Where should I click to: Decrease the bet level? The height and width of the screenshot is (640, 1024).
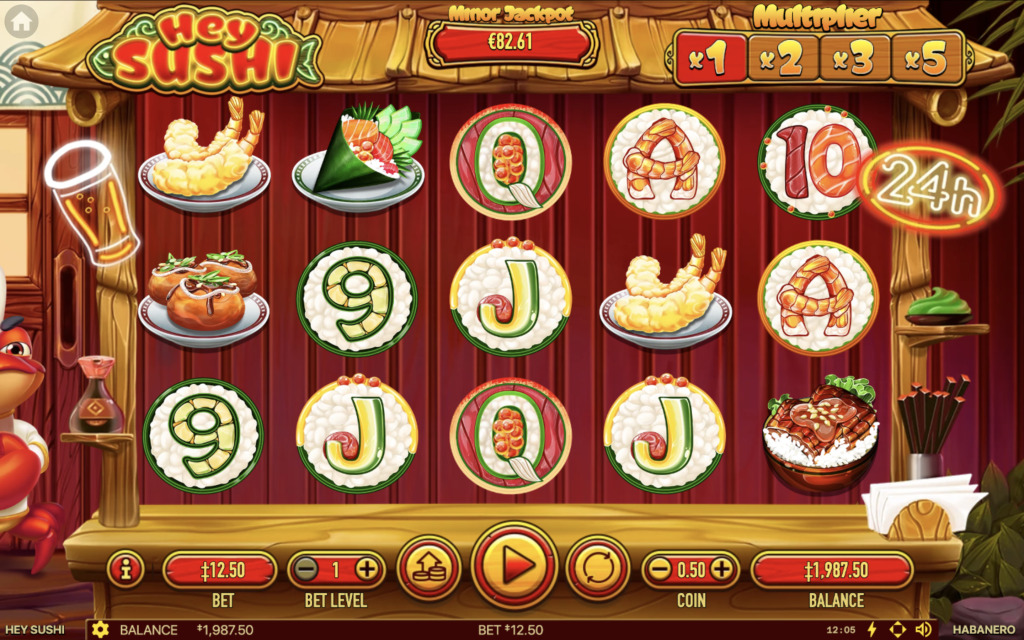(307, 569)
